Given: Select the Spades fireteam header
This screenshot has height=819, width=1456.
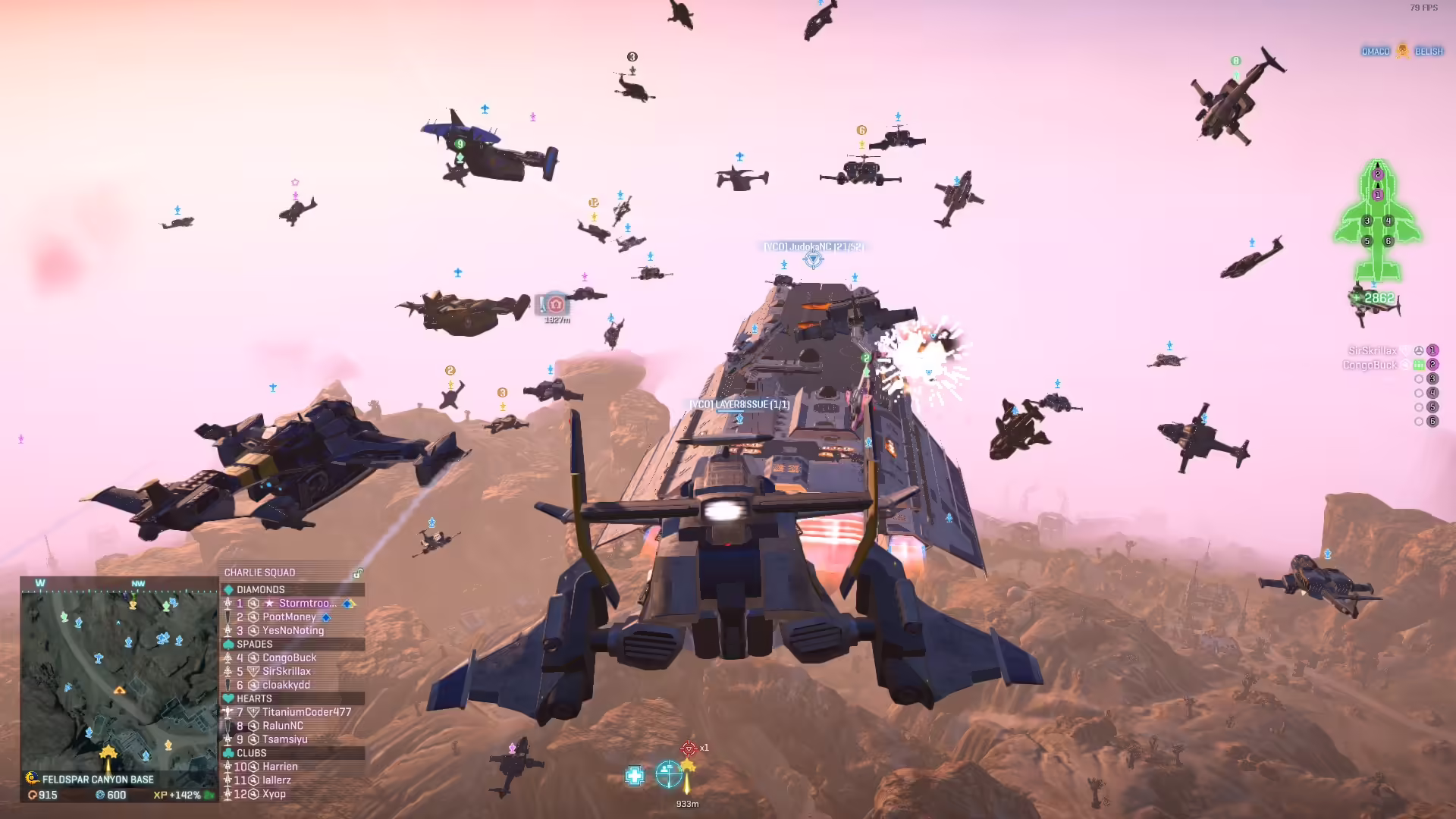Looking at the screenshot, I should tap(255, 644).
